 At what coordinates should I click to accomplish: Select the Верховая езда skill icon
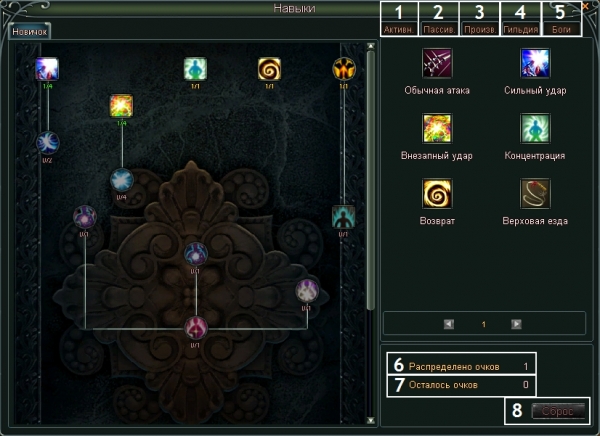tap(535, 193)
